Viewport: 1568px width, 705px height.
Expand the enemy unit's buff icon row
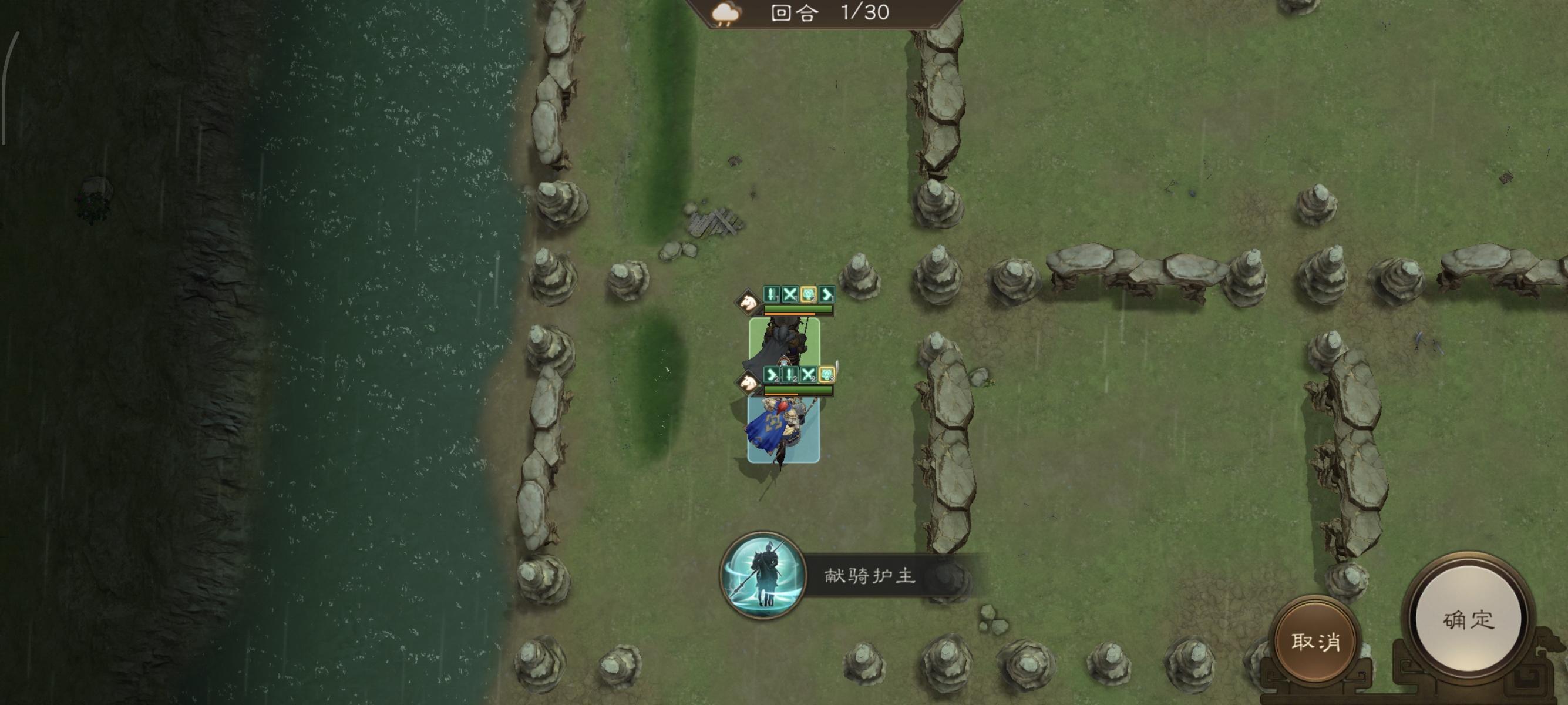coord(799,295)
